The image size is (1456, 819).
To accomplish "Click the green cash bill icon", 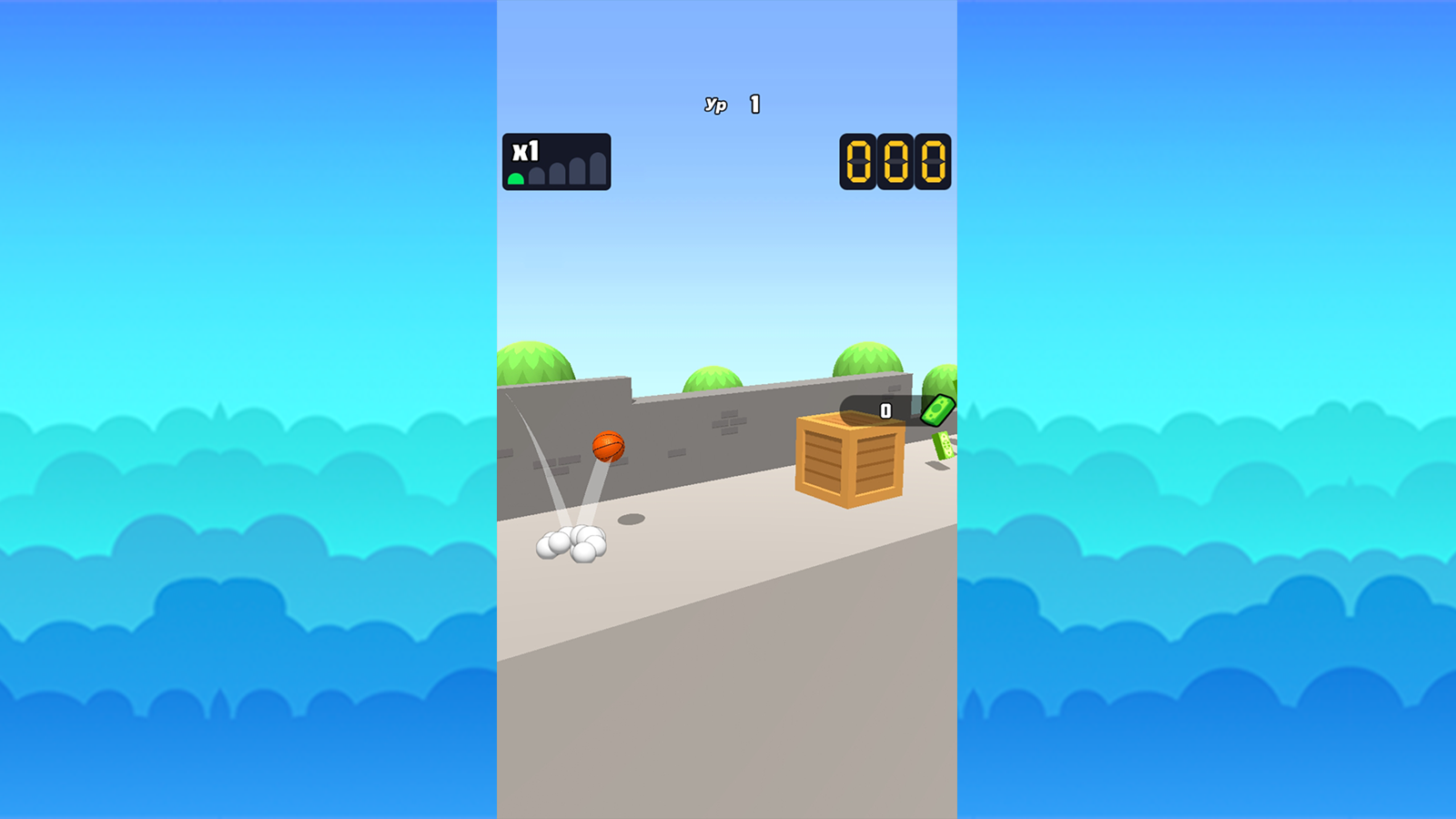I will (937, 411).
